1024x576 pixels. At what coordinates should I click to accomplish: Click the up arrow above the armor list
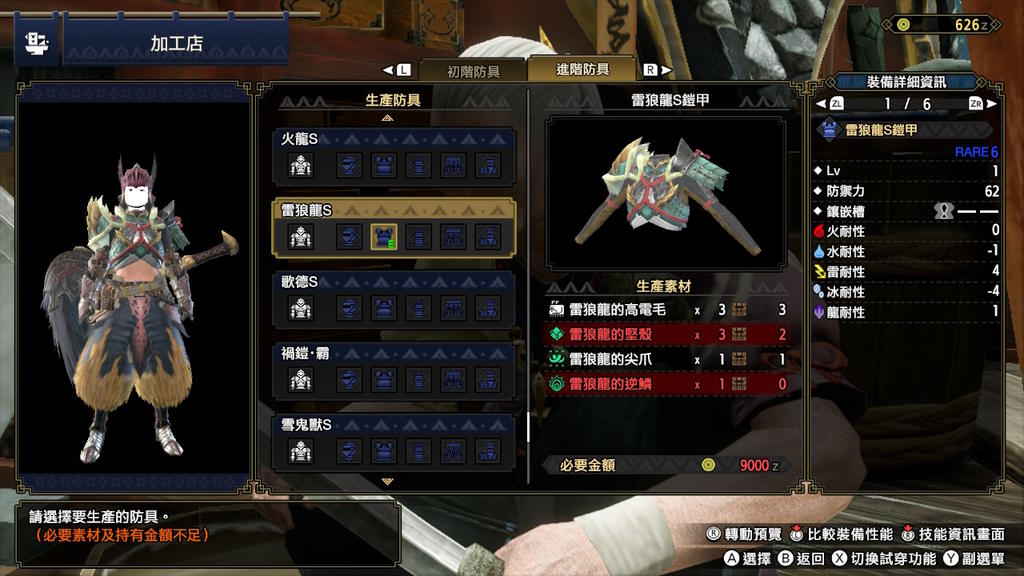pos(387,117)
